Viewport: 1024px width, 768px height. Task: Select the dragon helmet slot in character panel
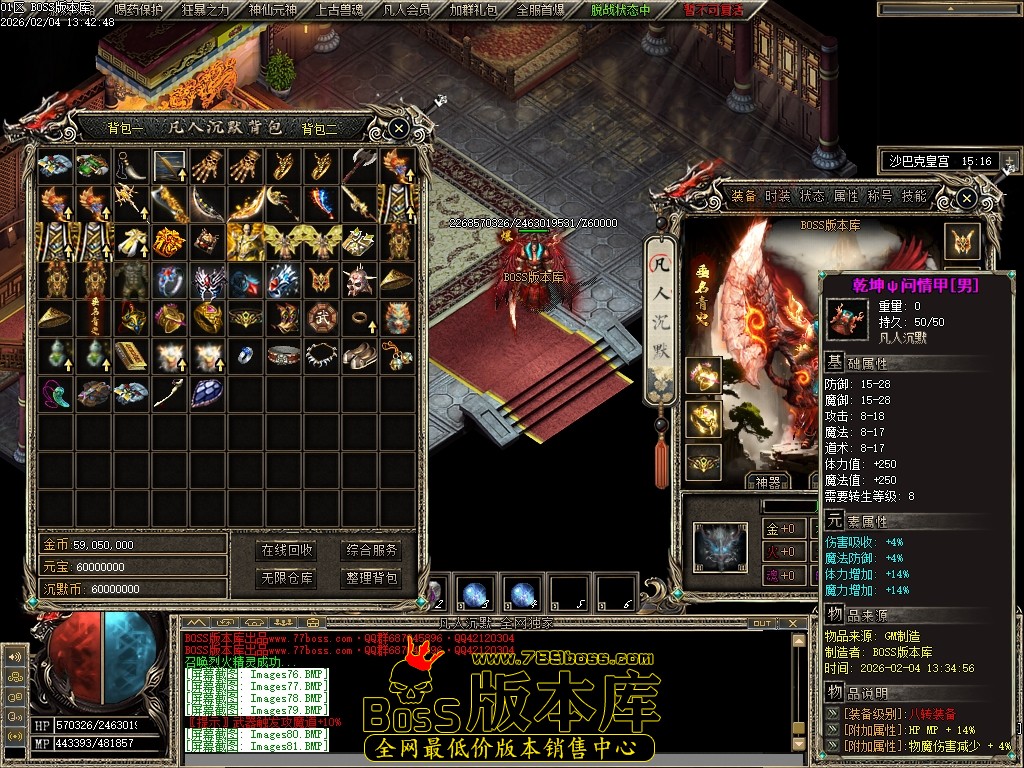[x=720, y=548]
